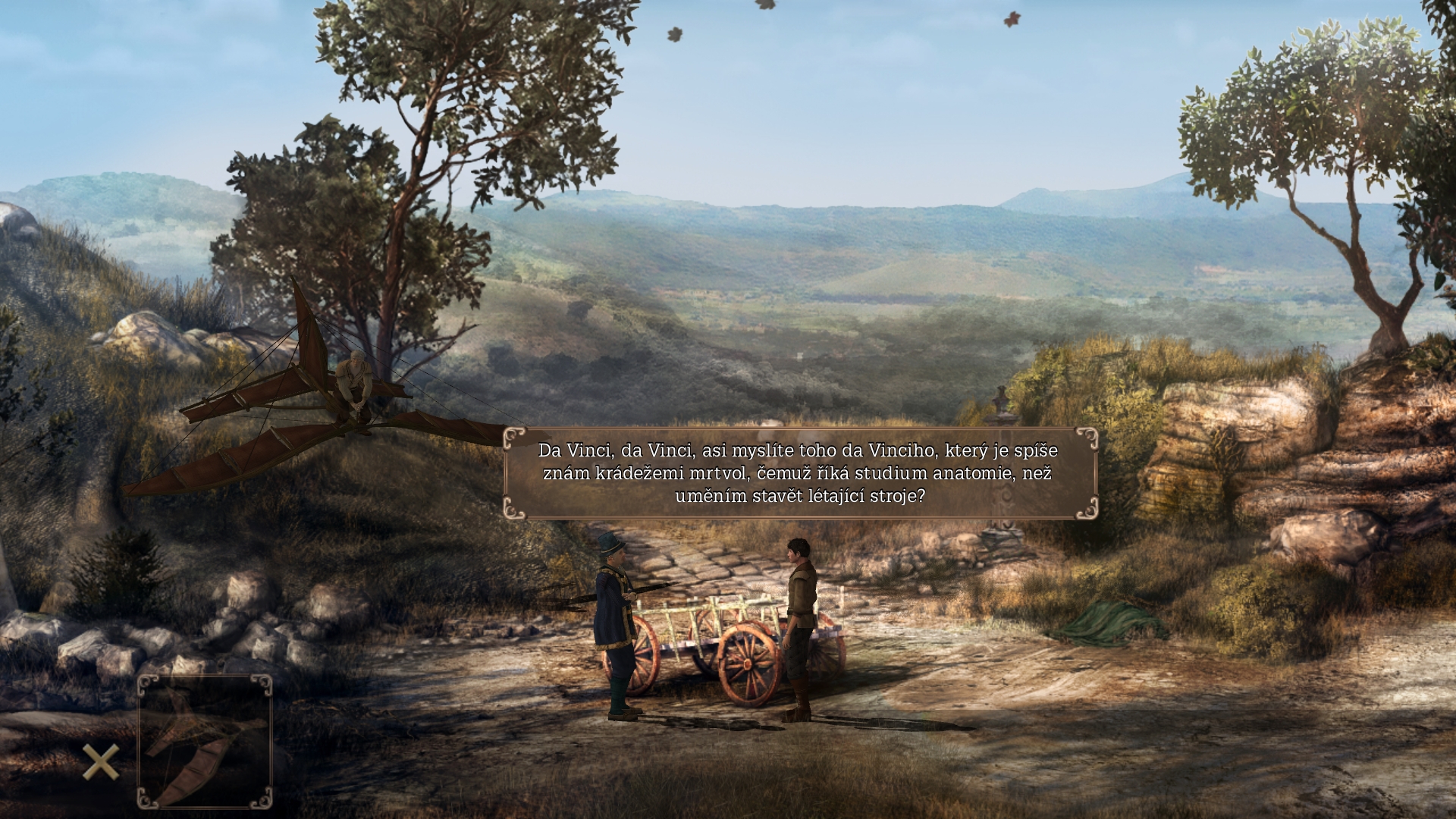Advance the da Vinci dialogue box

tap(799, 473)
